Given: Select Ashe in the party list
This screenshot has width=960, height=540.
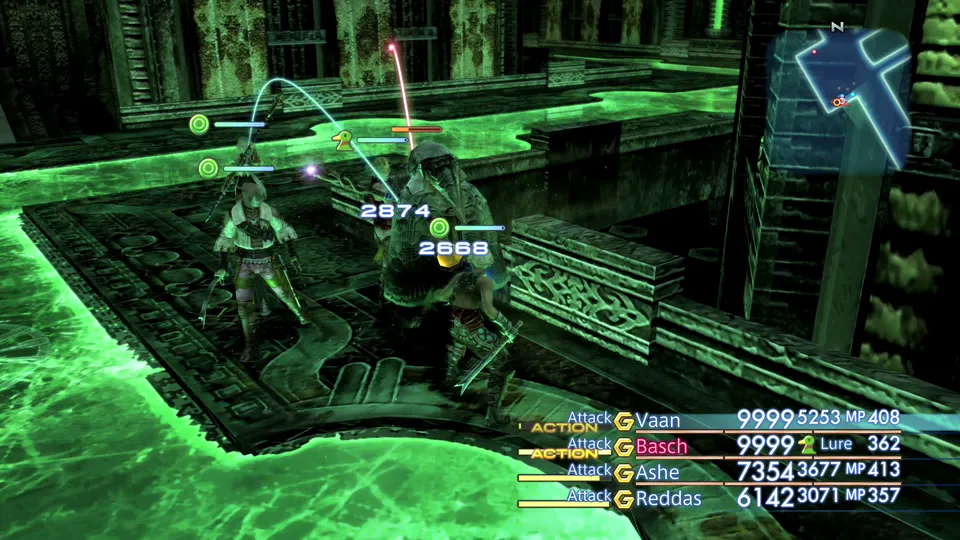Looking at the screenshot, I should pyautogui.click(x=657, y=472).
